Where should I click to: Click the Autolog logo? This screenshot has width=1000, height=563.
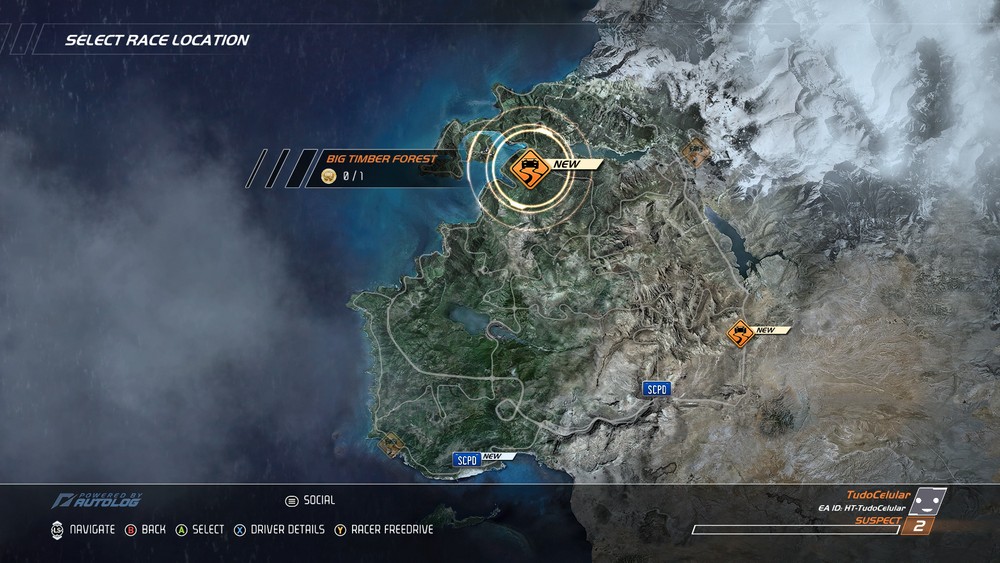97,500
